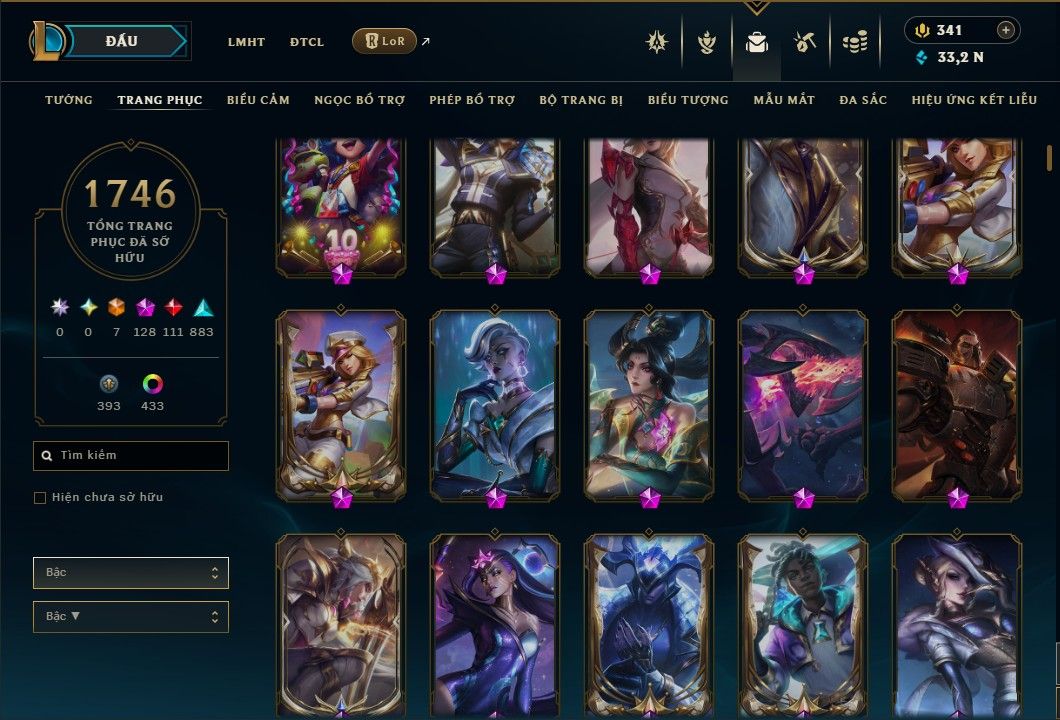Switch to the BIỂU CẢM tab
Image resolution: width=1060 pixels, height=720 pixels.
click(258, 100)
